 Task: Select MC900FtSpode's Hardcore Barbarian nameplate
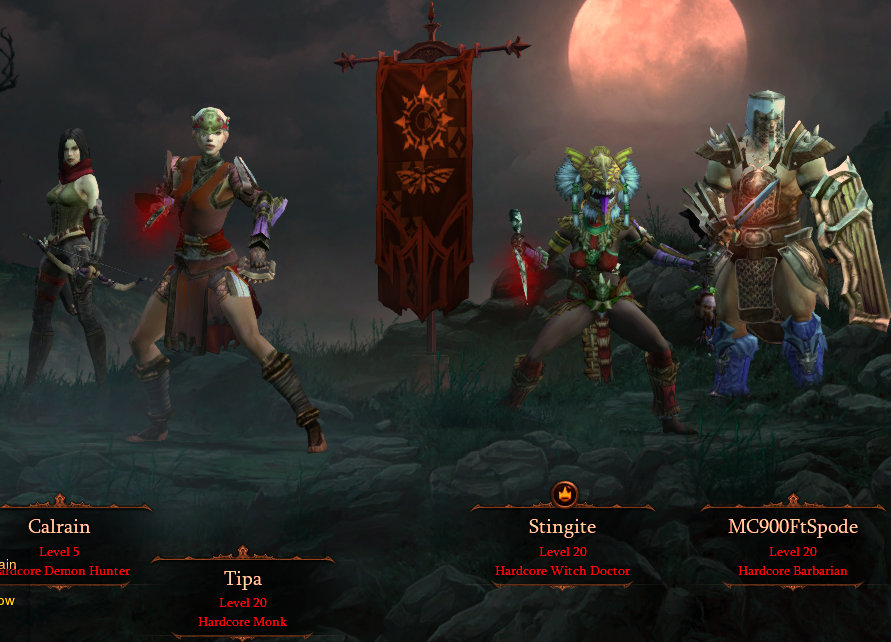pos(792,547)
